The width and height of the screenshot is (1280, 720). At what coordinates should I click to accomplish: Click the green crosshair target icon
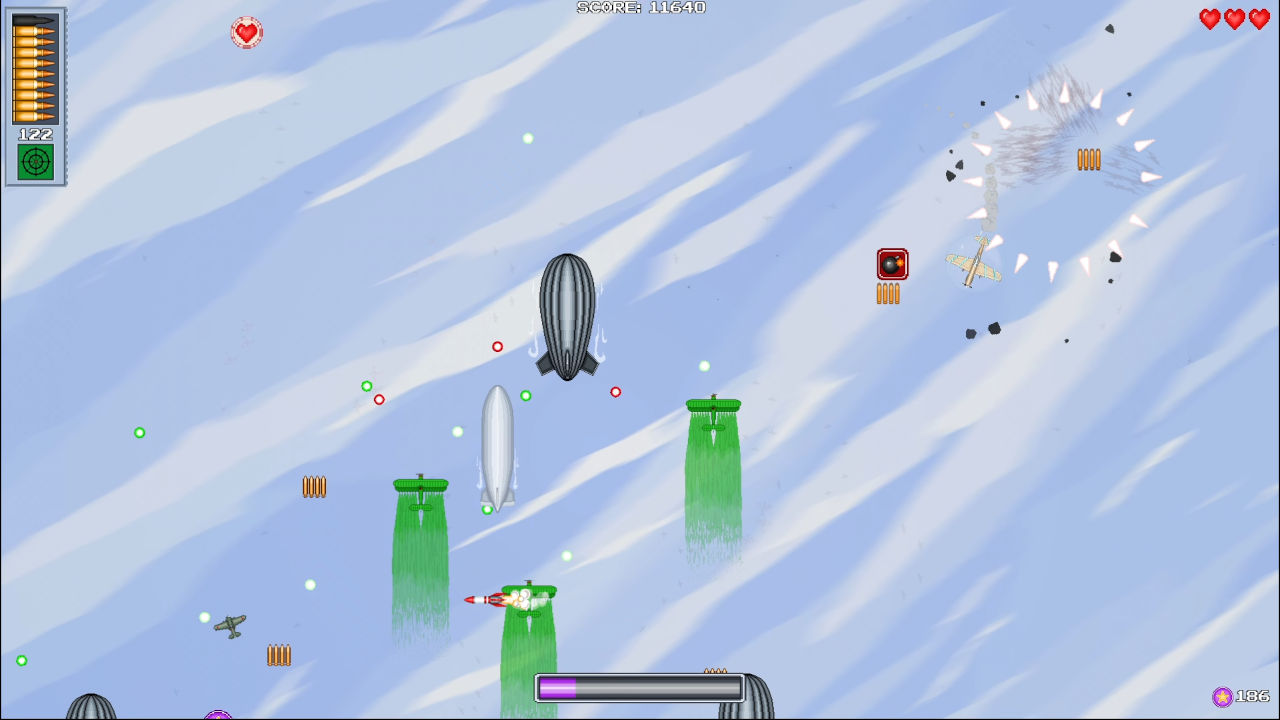35,162
